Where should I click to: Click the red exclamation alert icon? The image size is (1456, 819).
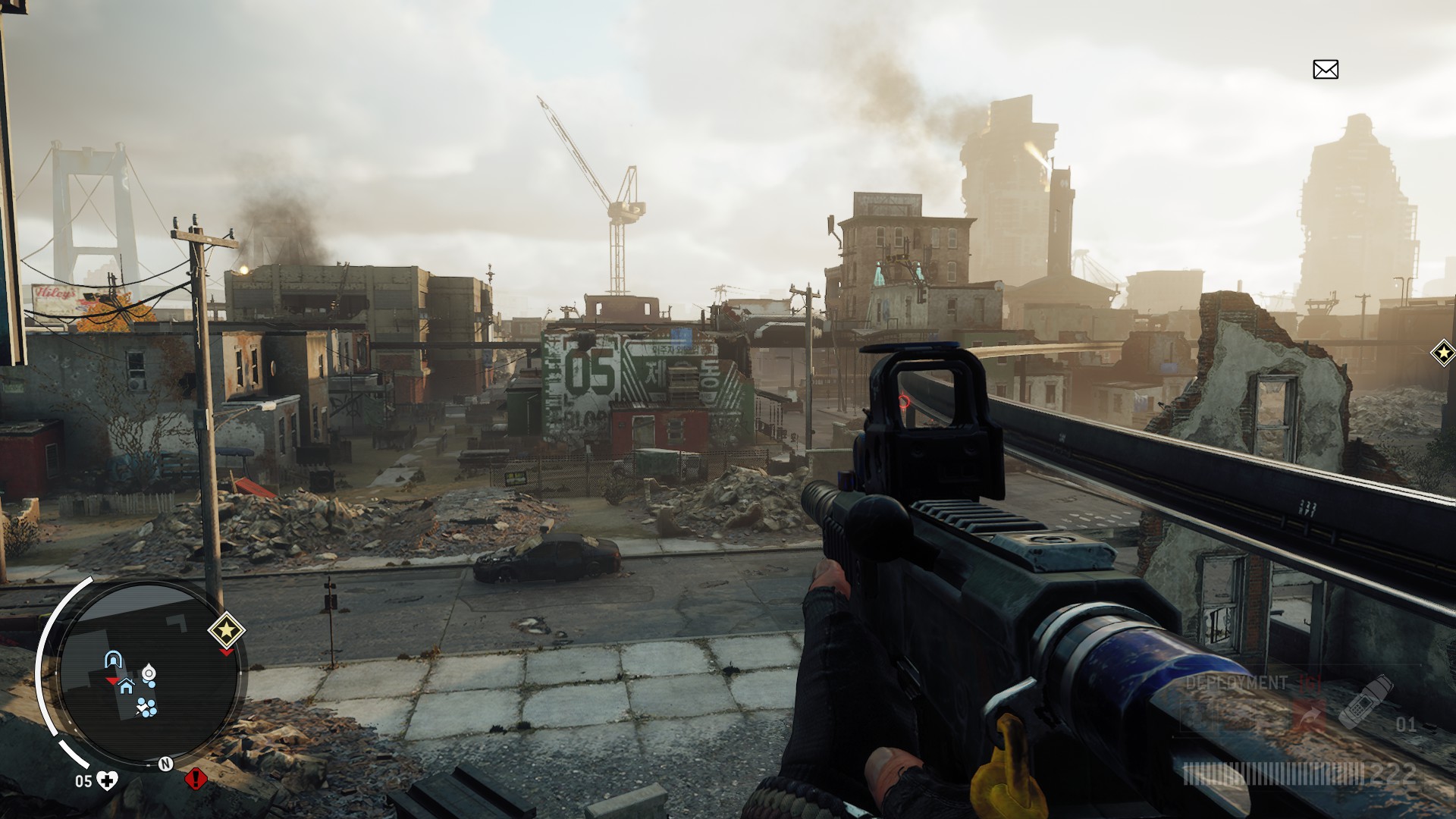pos(196,778)
